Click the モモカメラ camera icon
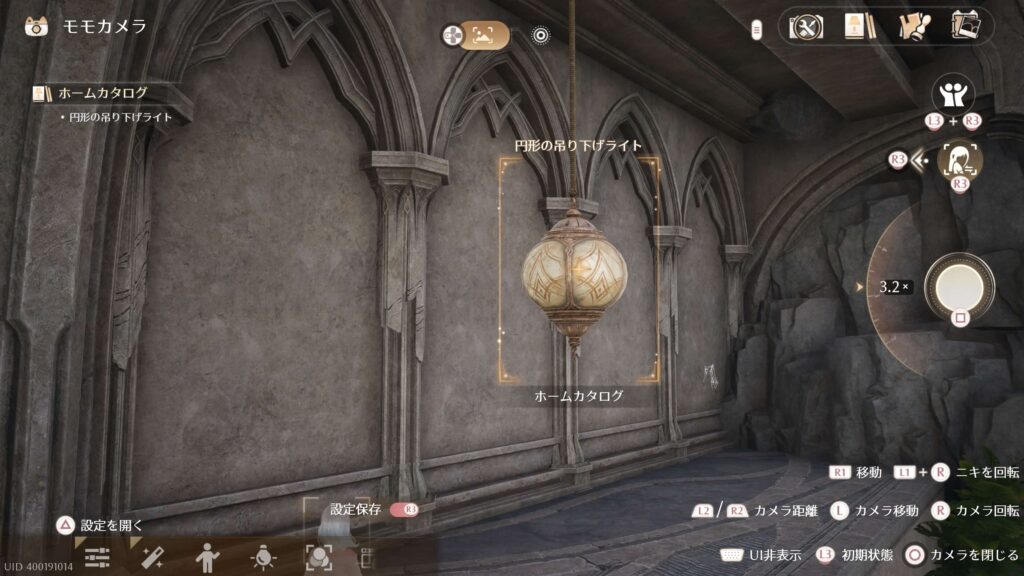This screenshot has height=576, width=1024. point(36,26)
